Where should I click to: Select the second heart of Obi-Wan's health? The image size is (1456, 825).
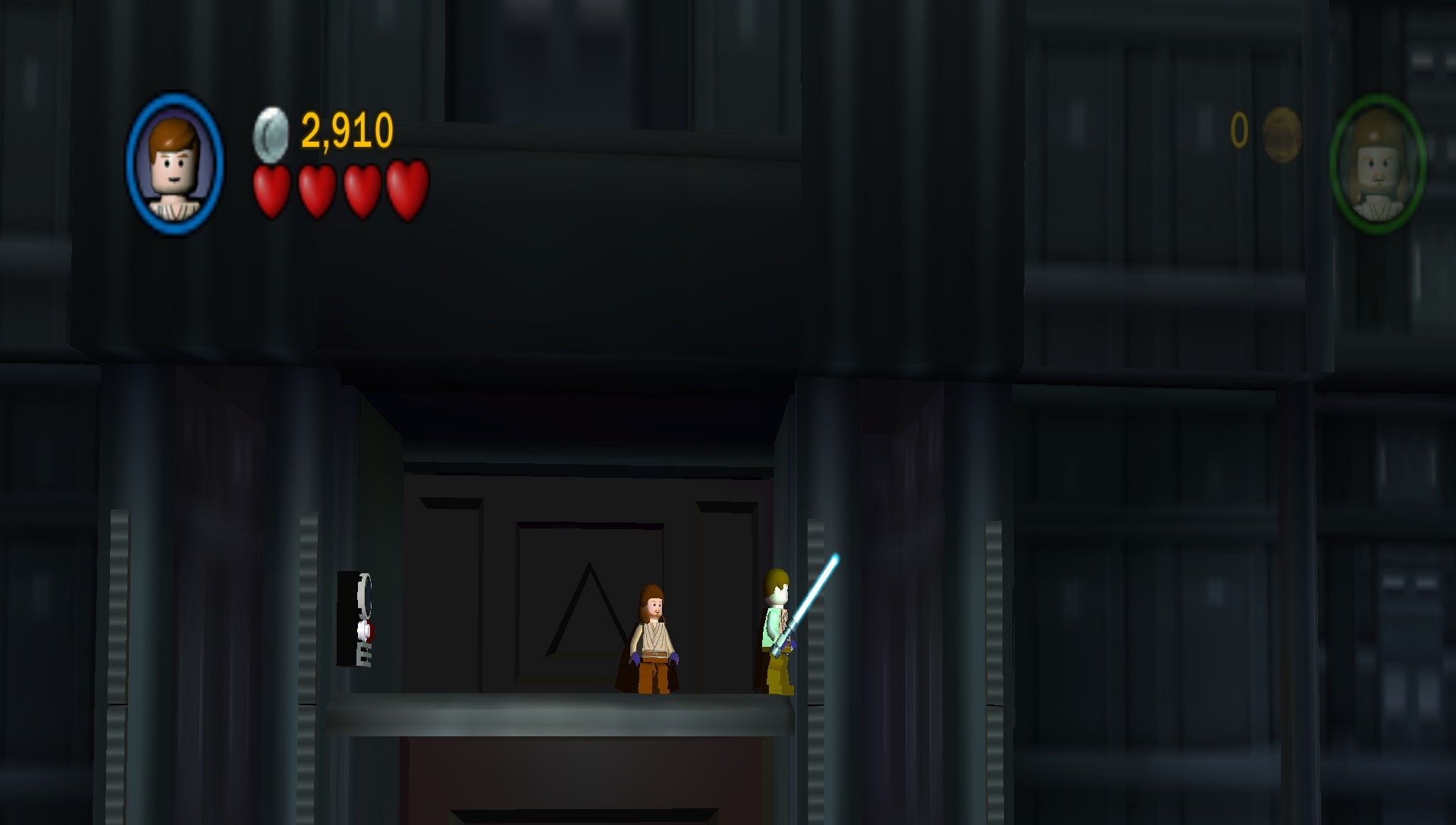coord(316,190)
